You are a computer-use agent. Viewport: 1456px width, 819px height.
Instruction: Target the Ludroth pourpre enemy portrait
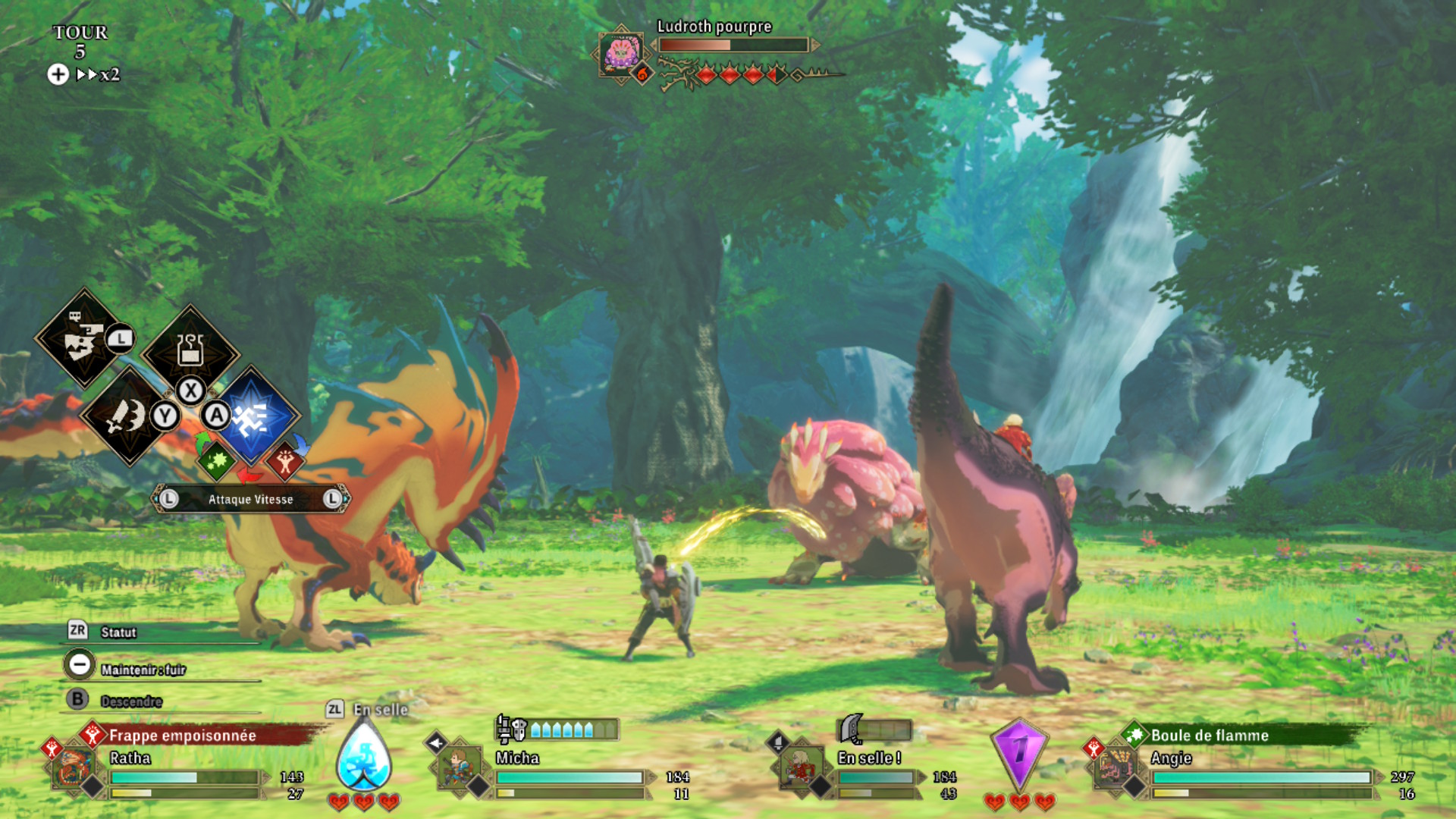point(620,53)
